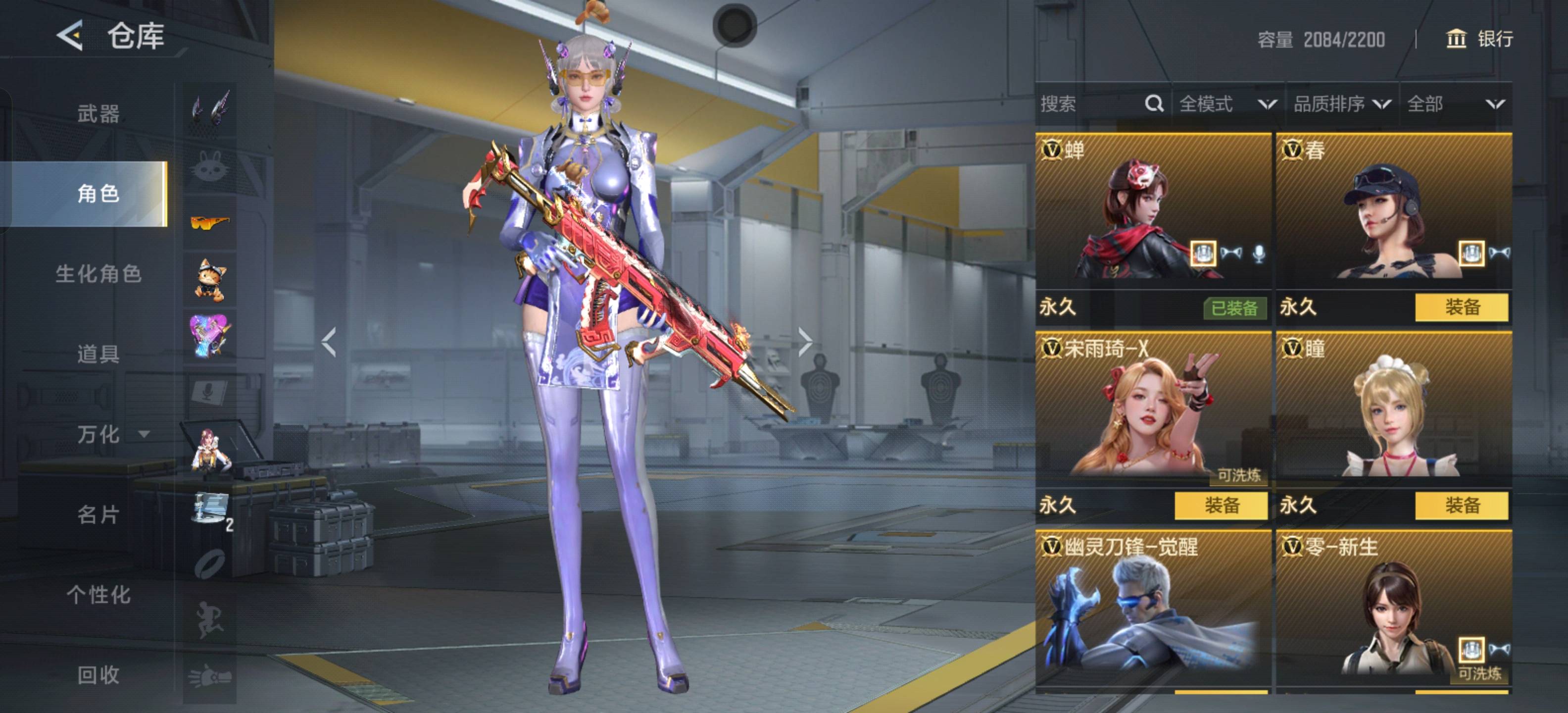
Task: Go back using the arrow beside 仓库
Action: [x=70, y=35]
